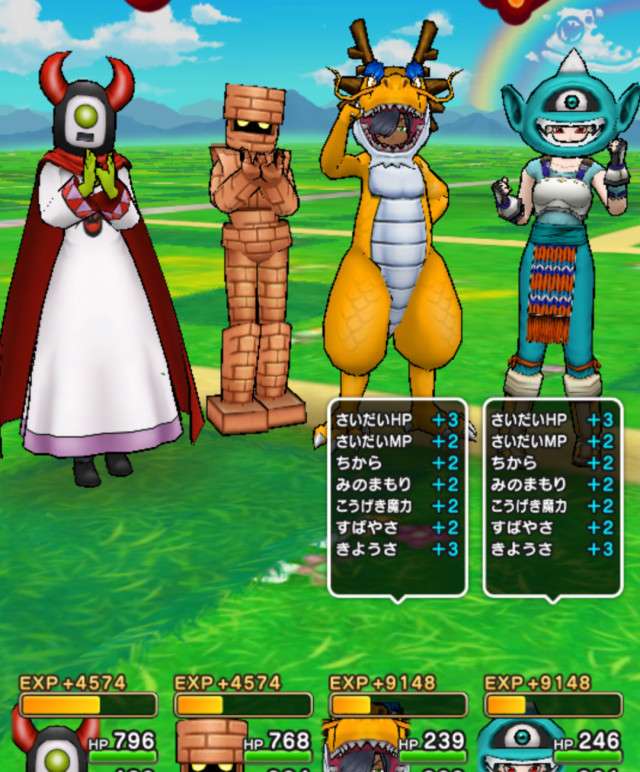Viewport: 640px width, 772px height.
Task: Select the brick golem party portrait
Action: (210, 746)
